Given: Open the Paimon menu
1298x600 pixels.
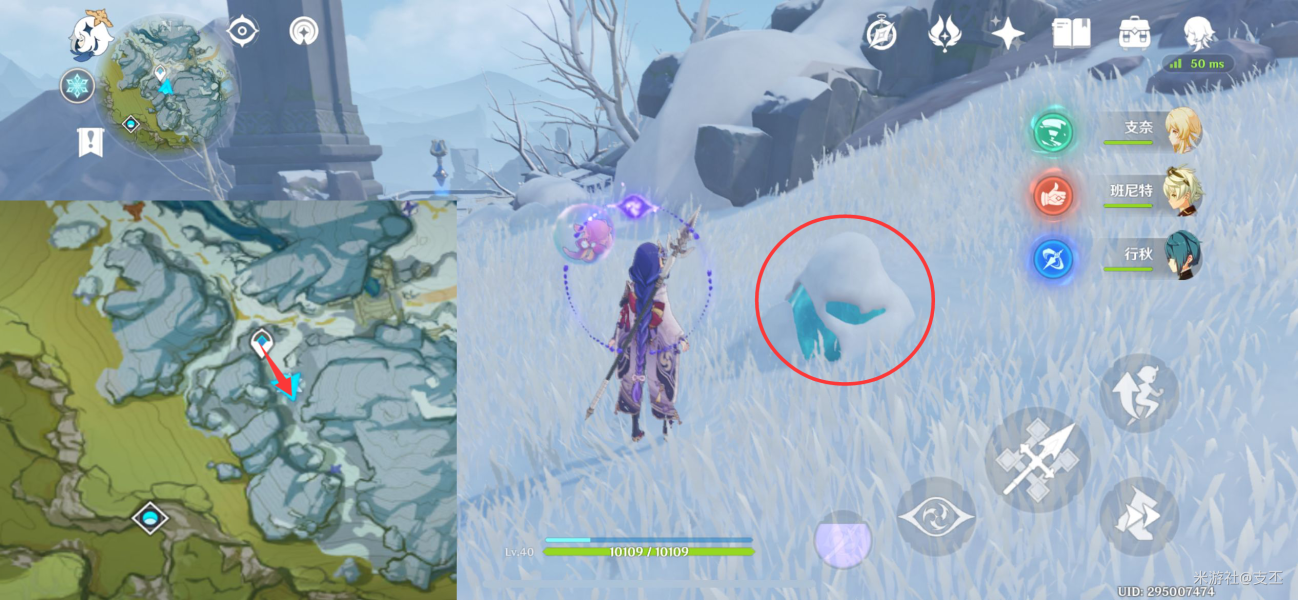Looking at the screenshot, I should [x=90, y=34].
